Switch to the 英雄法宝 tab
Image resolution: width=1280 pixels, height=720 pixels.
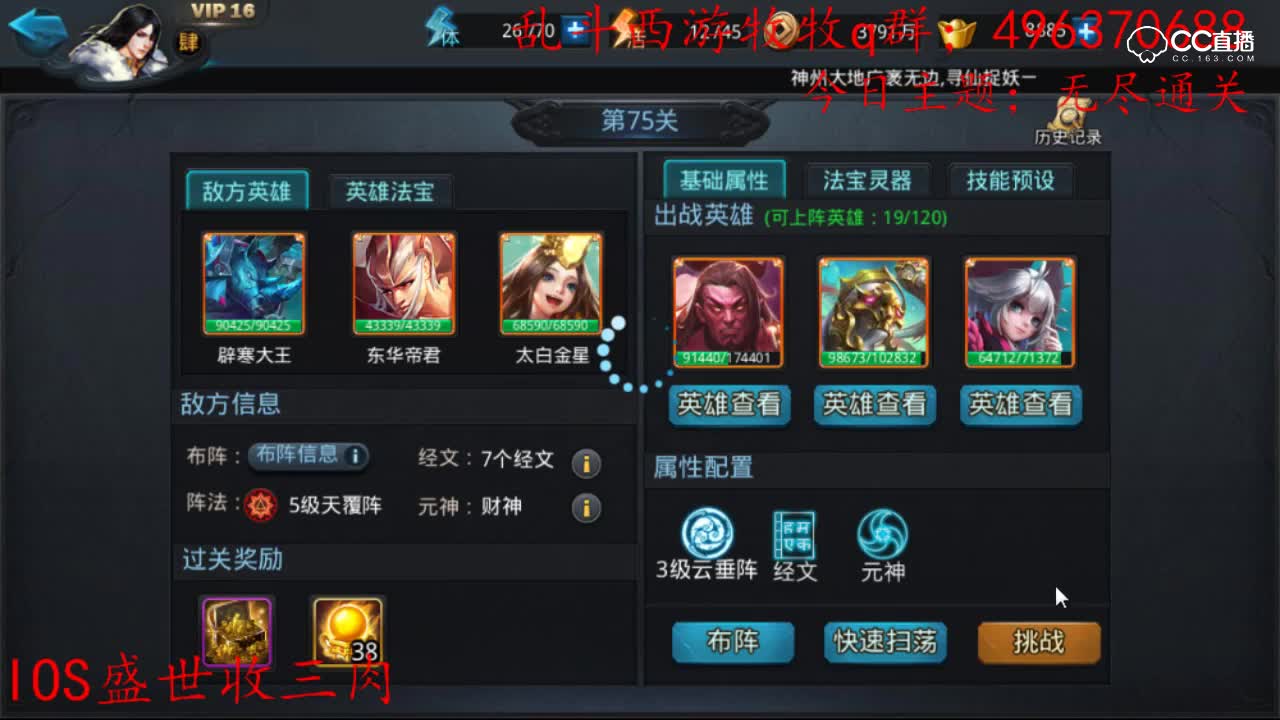pos(389,192)
